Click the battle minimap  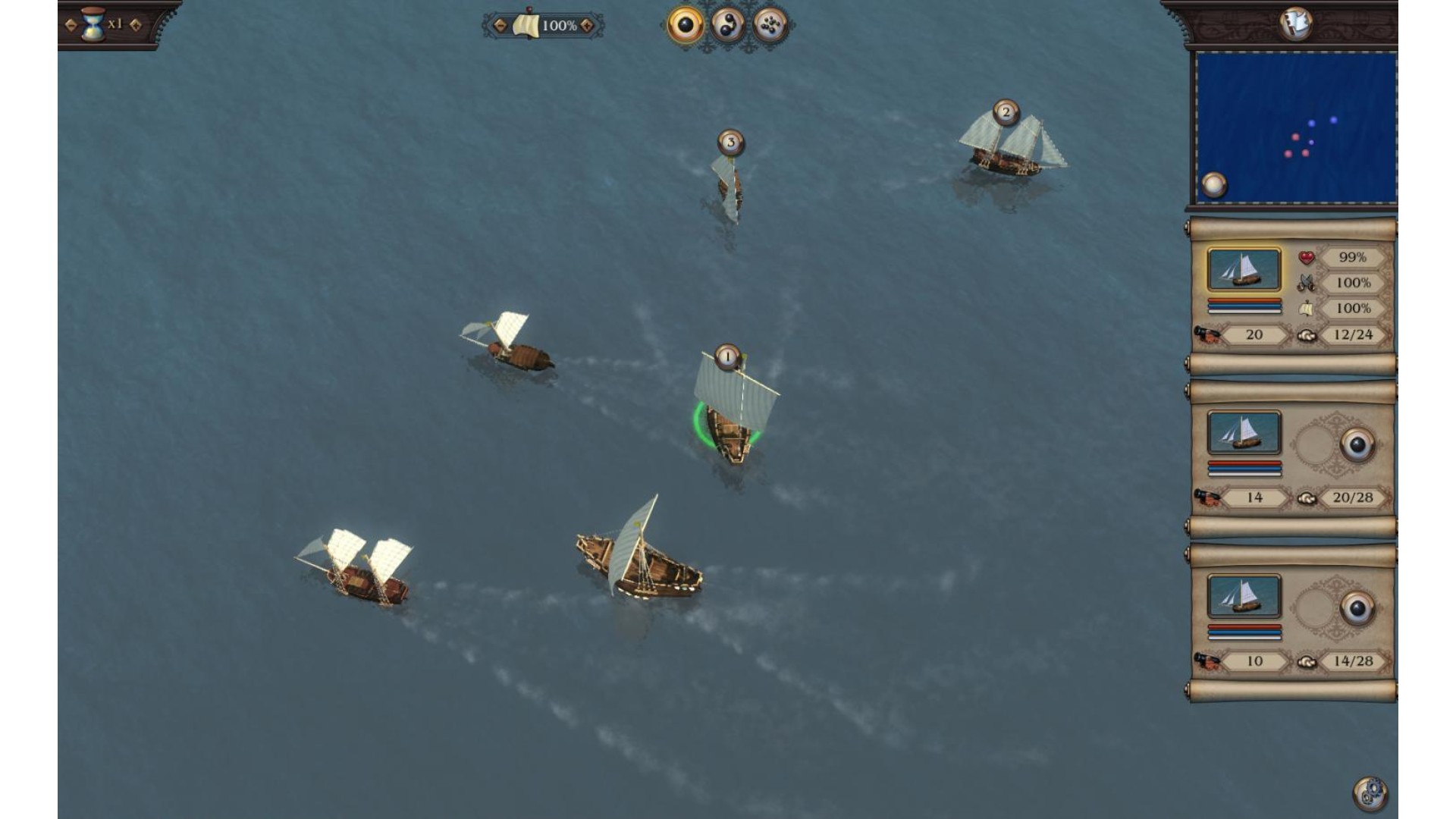click(x=1295, y=127)
